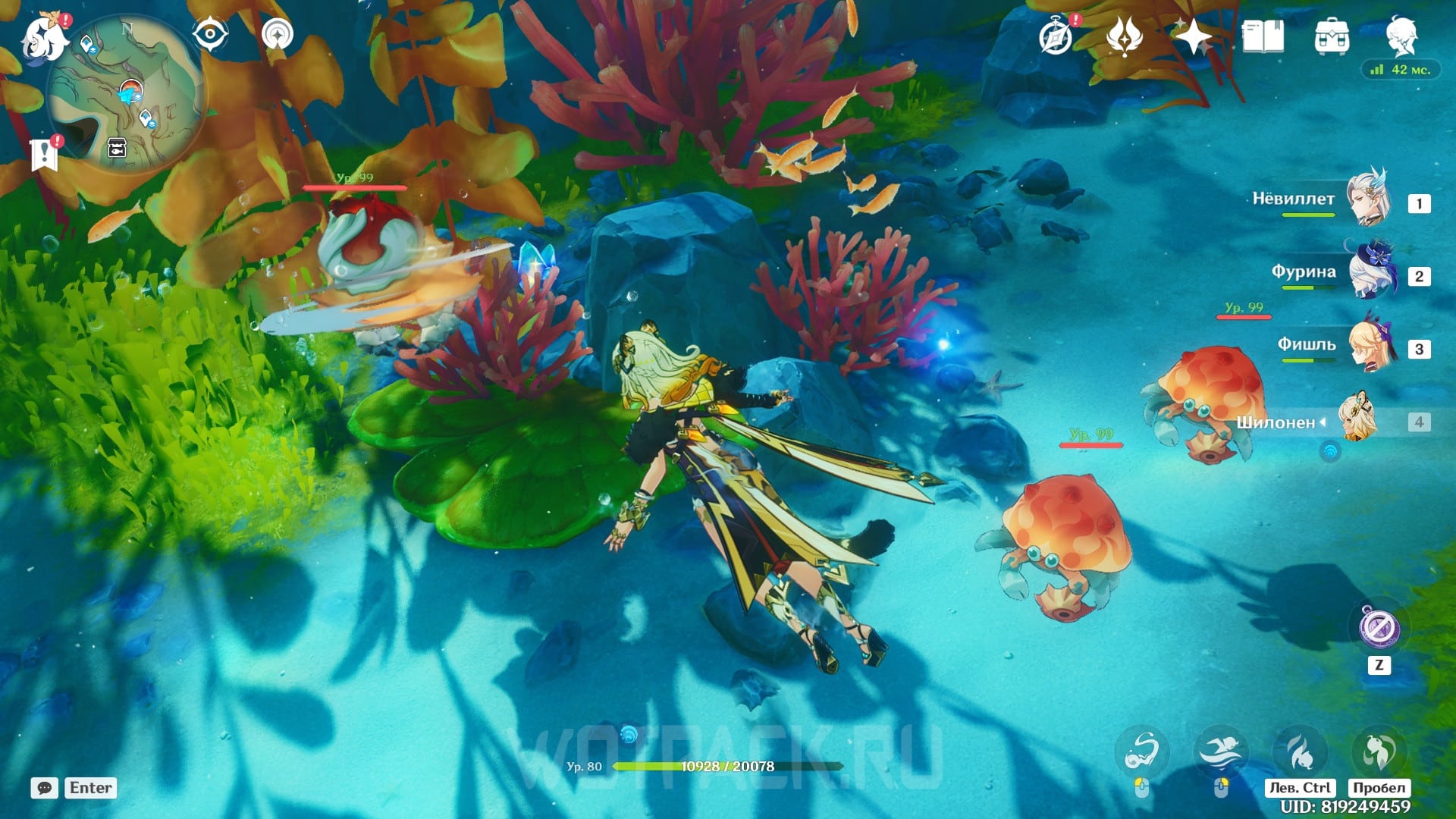Open the quest log bookmark icon
This screenshot has width=1456, height=819.
(x=44, y=154)
